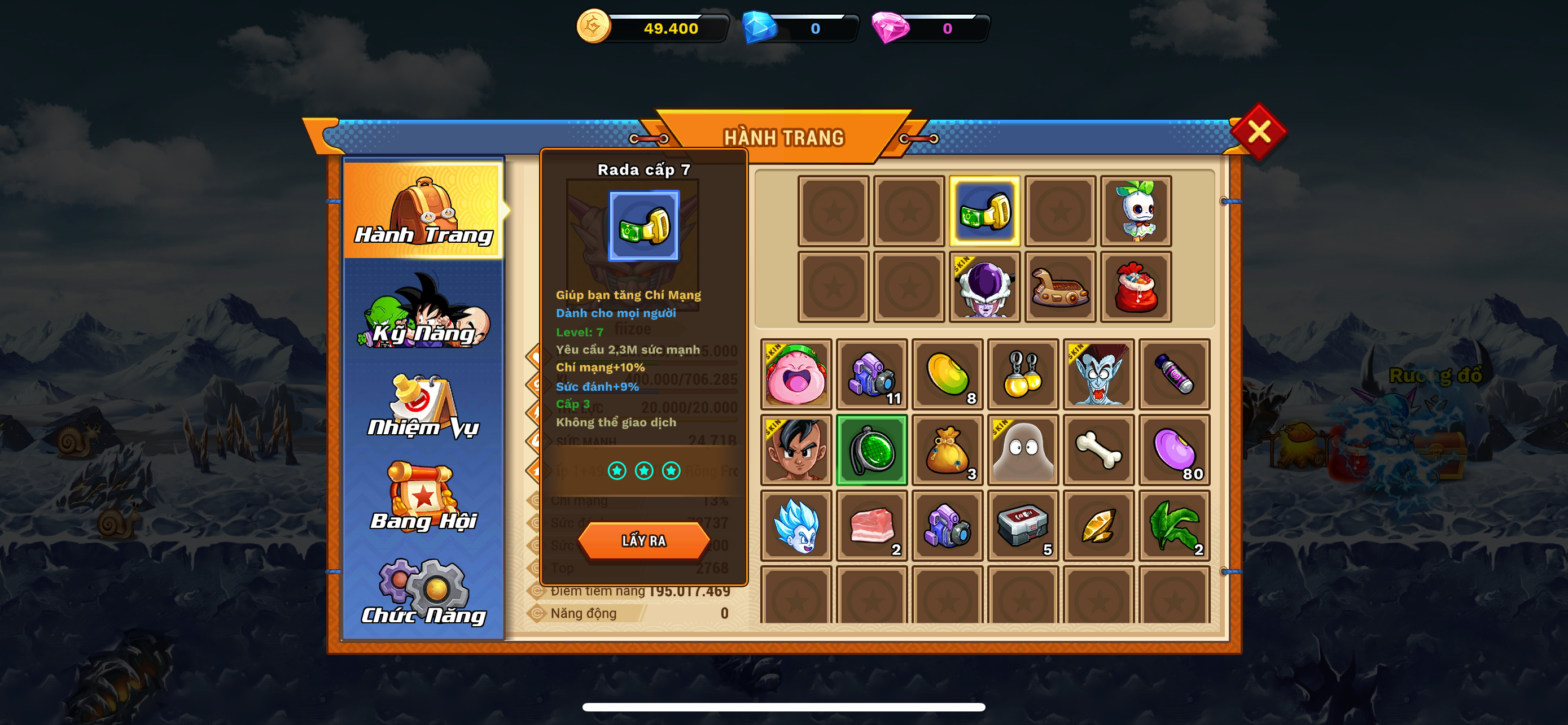The width and height of the screenshot is (1568, 725).
Task: Pick the white ghost skin slot
Action: click(1023, 451)
